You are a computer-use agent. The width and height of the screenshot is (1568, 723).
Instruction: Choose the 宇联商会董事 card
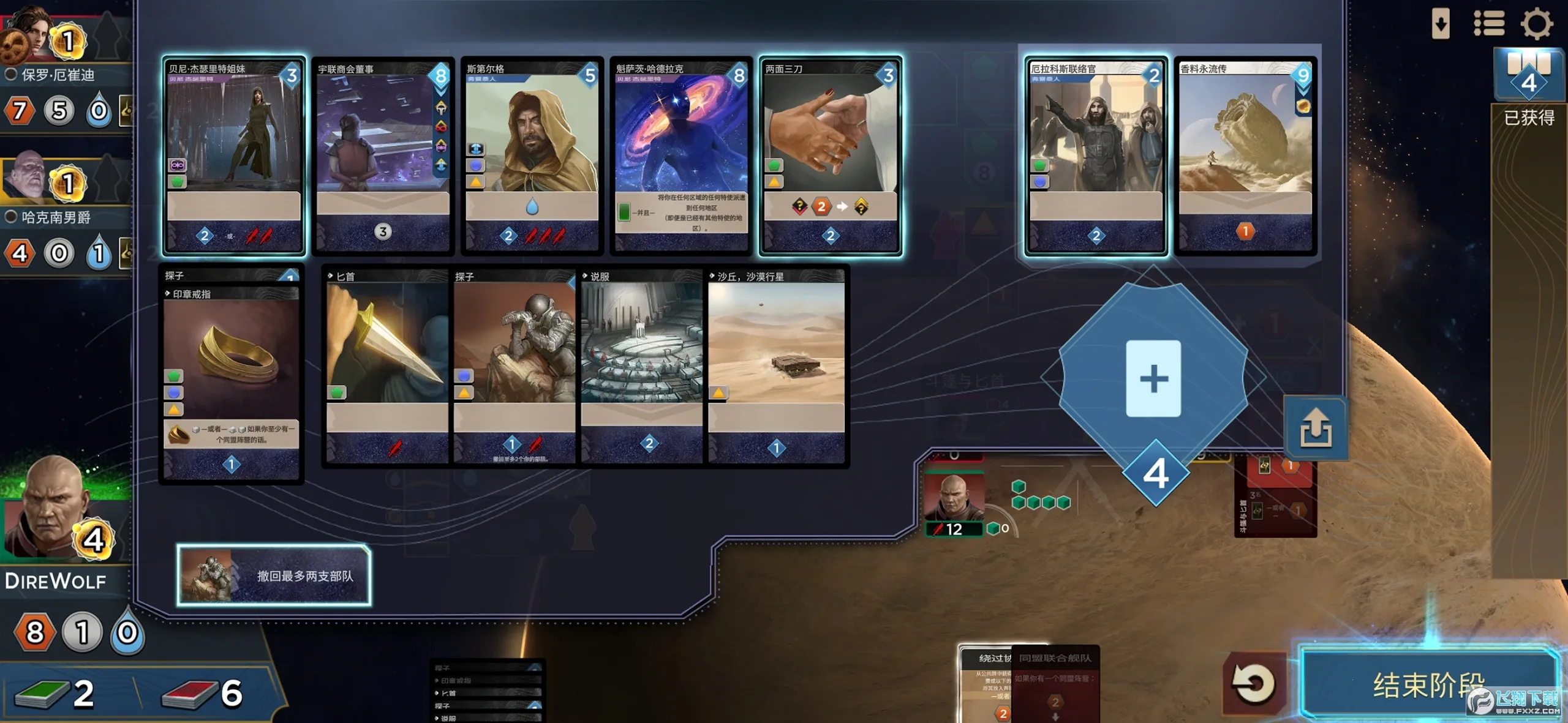pyautogui.click(x=383, y=156)
